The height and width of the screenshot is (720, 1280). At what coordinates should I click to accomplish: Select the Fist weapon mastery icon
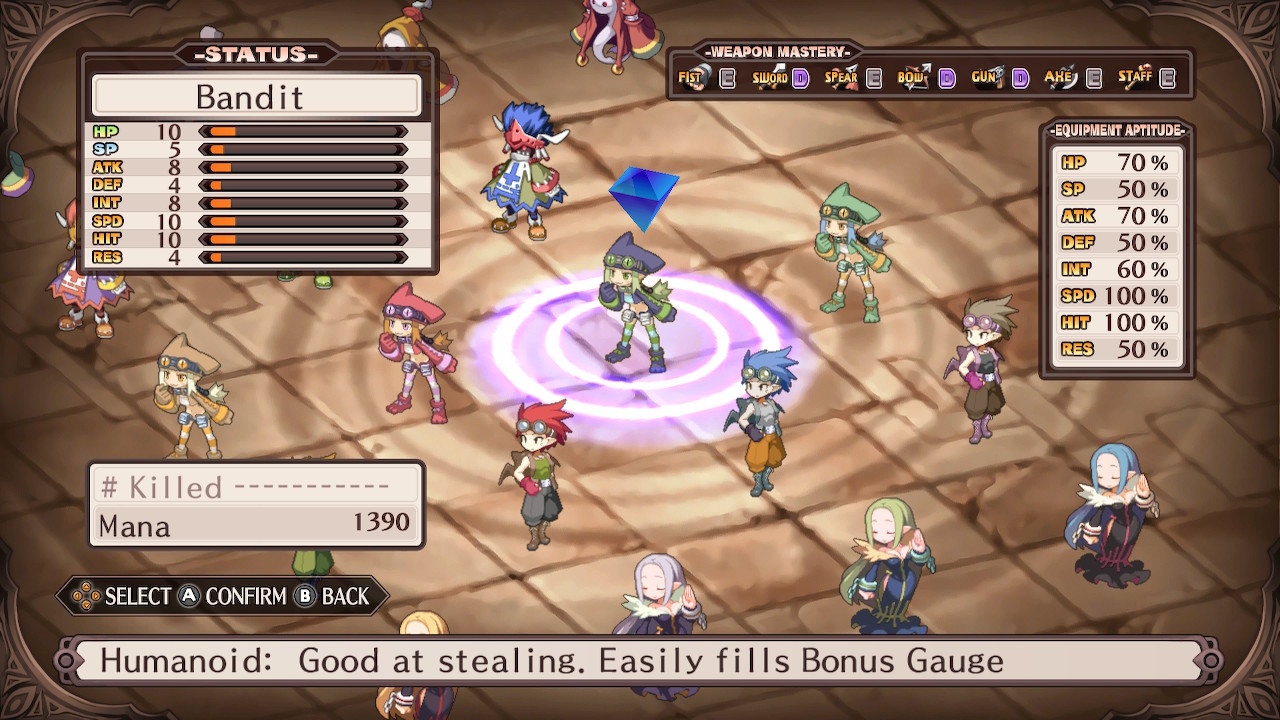point(695,76)
